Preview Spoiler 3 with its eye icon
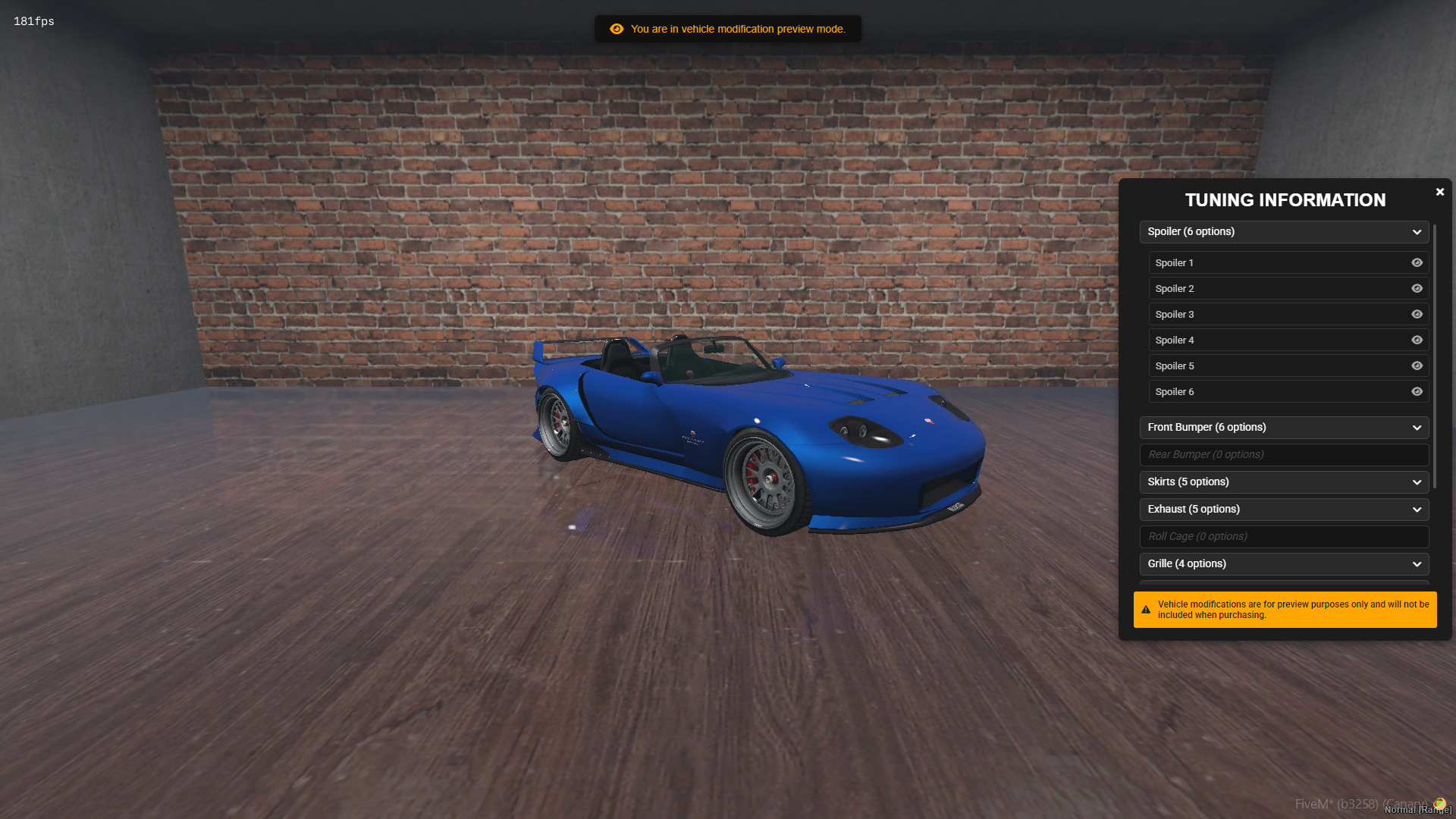1456x819 pixels. click(x=1417, y=315)
